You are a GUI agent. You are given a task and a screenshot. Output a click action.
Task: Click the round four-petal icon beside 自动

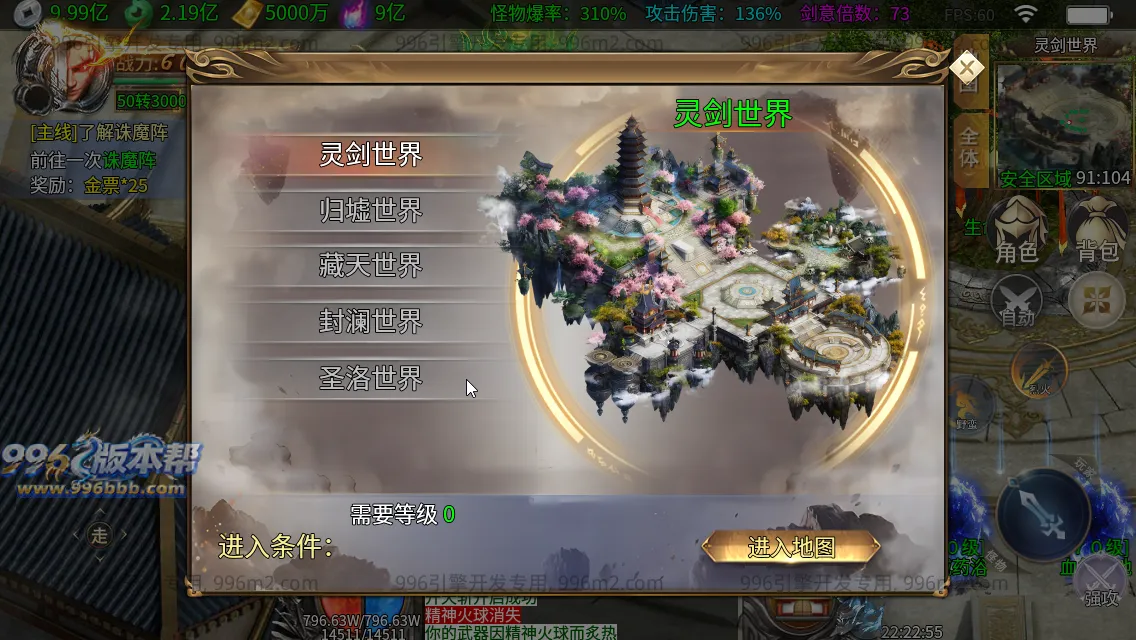tap(1097, 300)
